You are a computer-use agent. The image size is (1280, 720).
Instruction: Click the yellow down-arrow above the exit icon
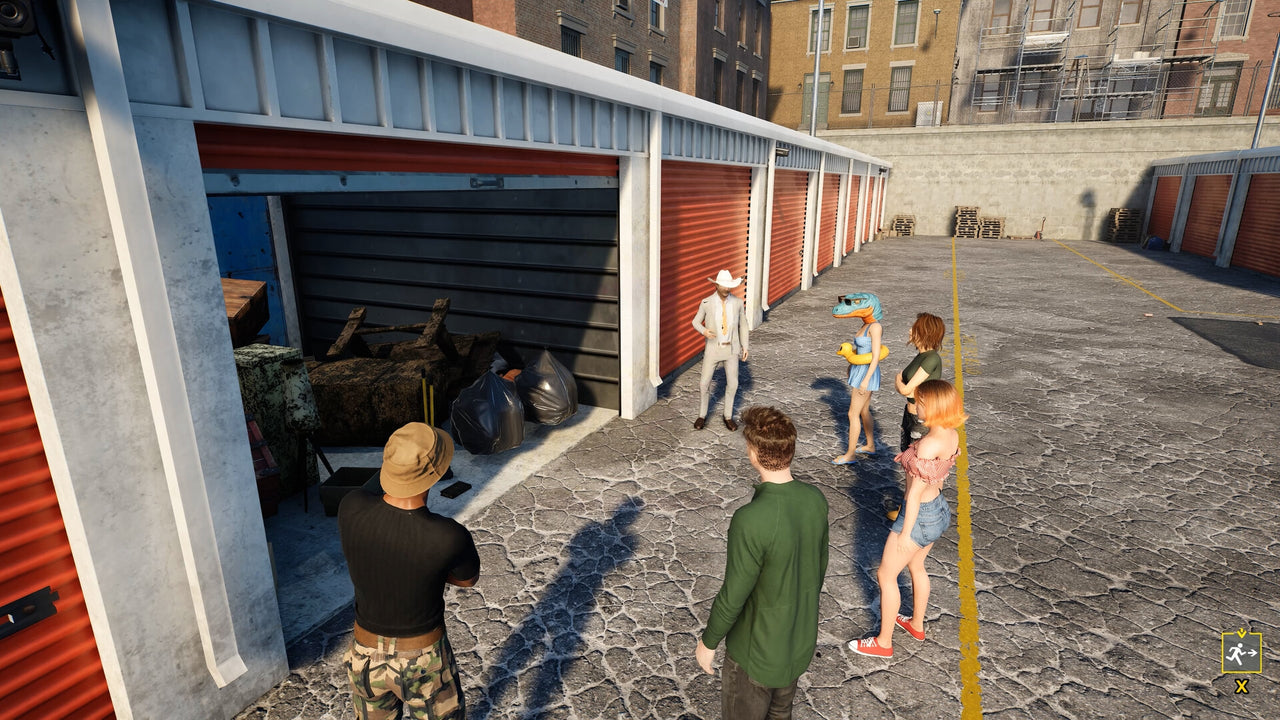coord(1240,633)
